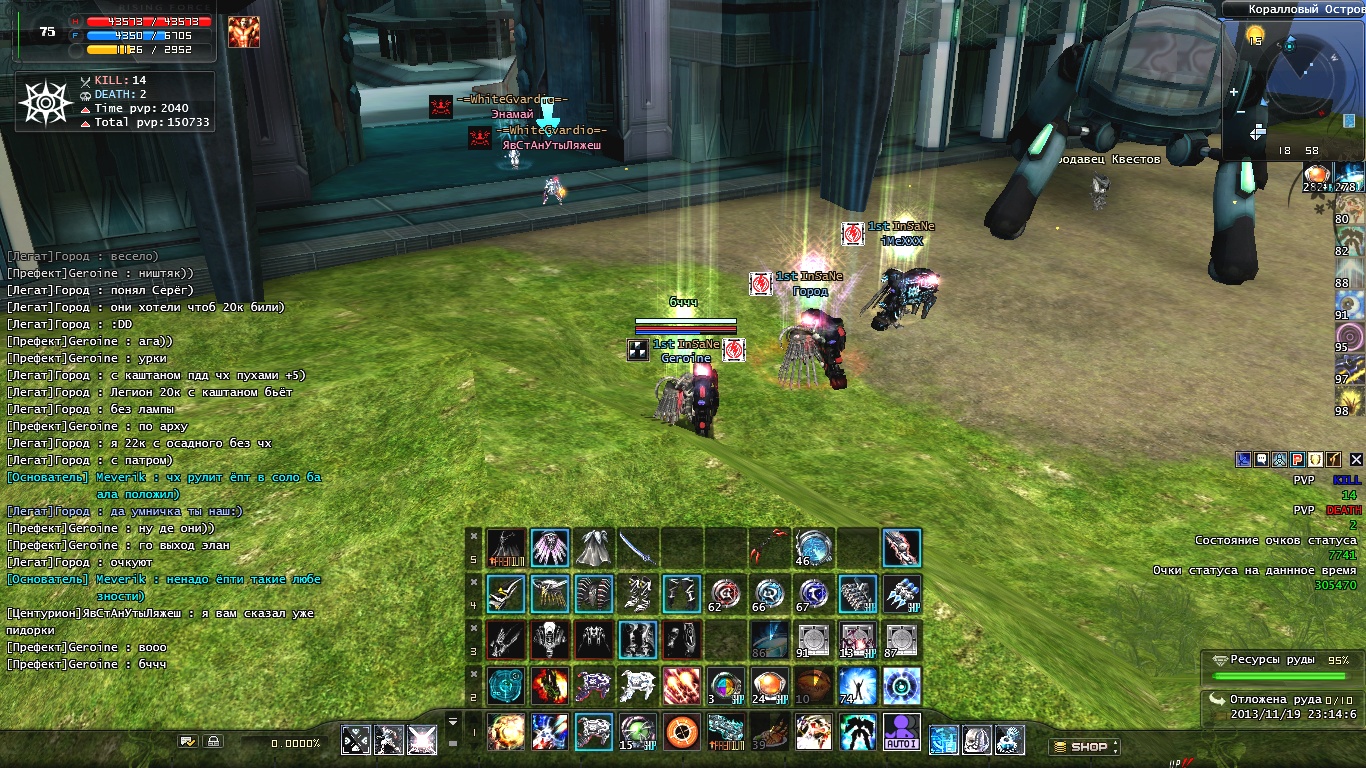Activate the fiery explosion skill in bar 1
This screenshot has width=1366, height=768.
tap(506, 732)
